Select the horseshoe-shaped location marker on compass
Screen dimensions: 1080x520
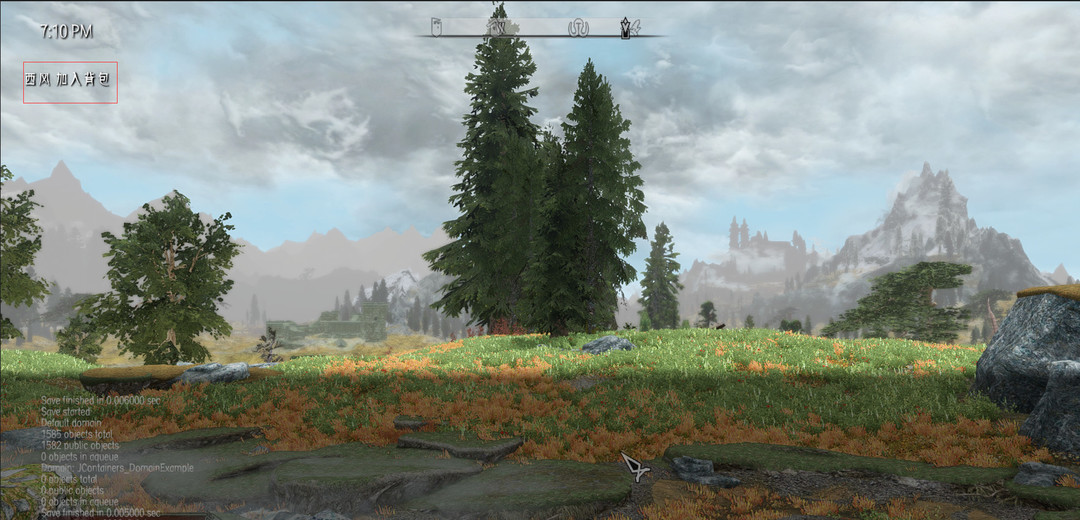pyautogui.click(x=579, y=28)
